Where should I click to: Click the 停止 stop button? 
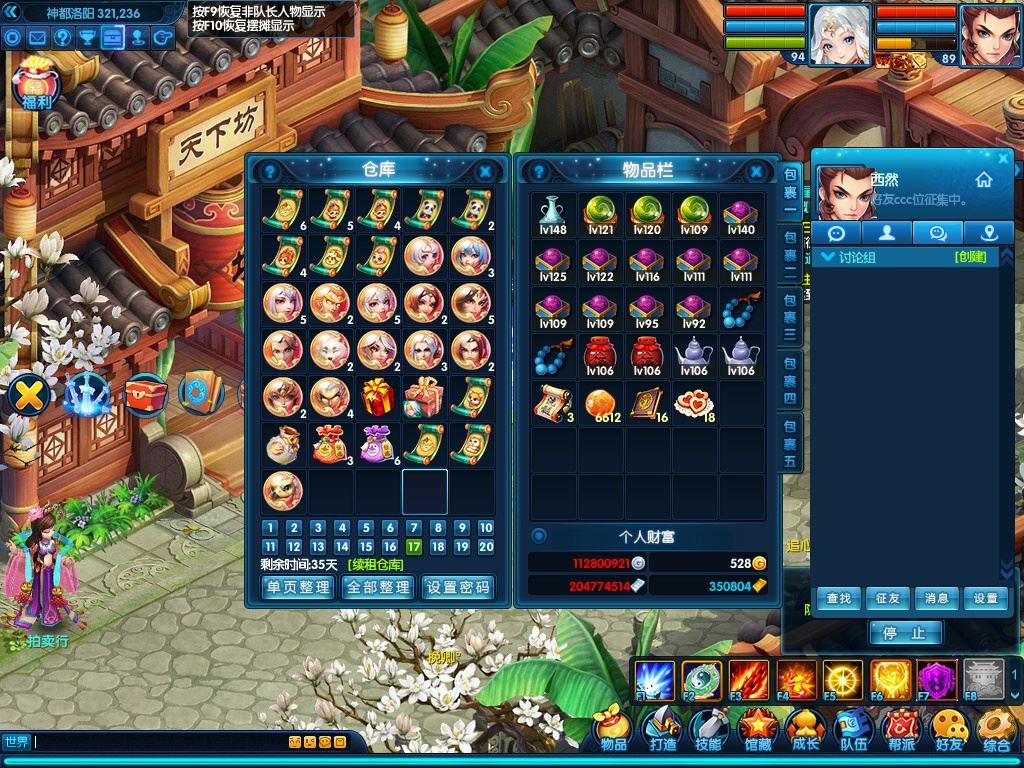tap(905, 633)
